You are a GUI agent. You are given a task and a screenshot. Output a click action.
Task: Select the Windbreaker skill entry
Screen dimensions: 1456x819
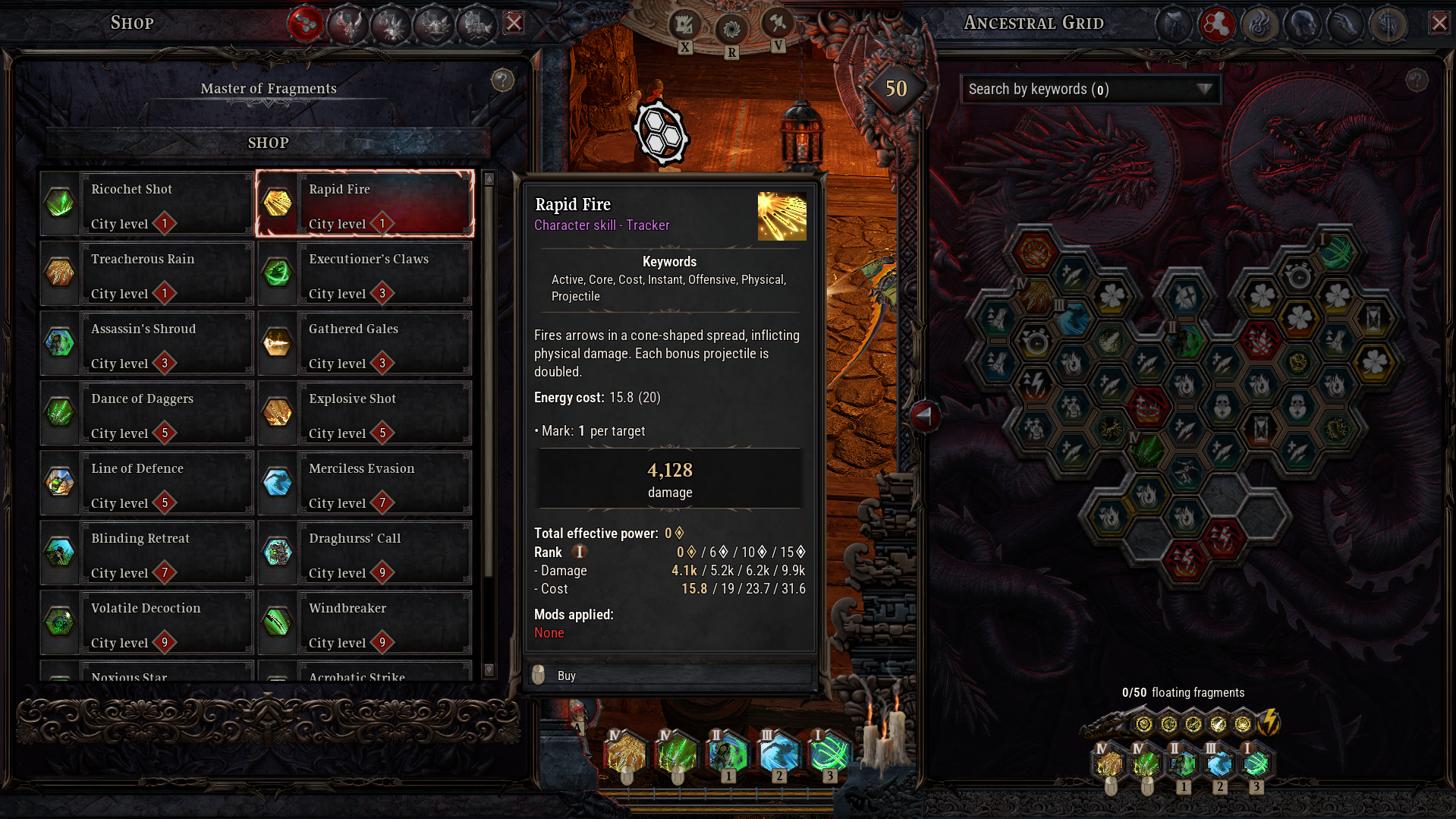365,623
